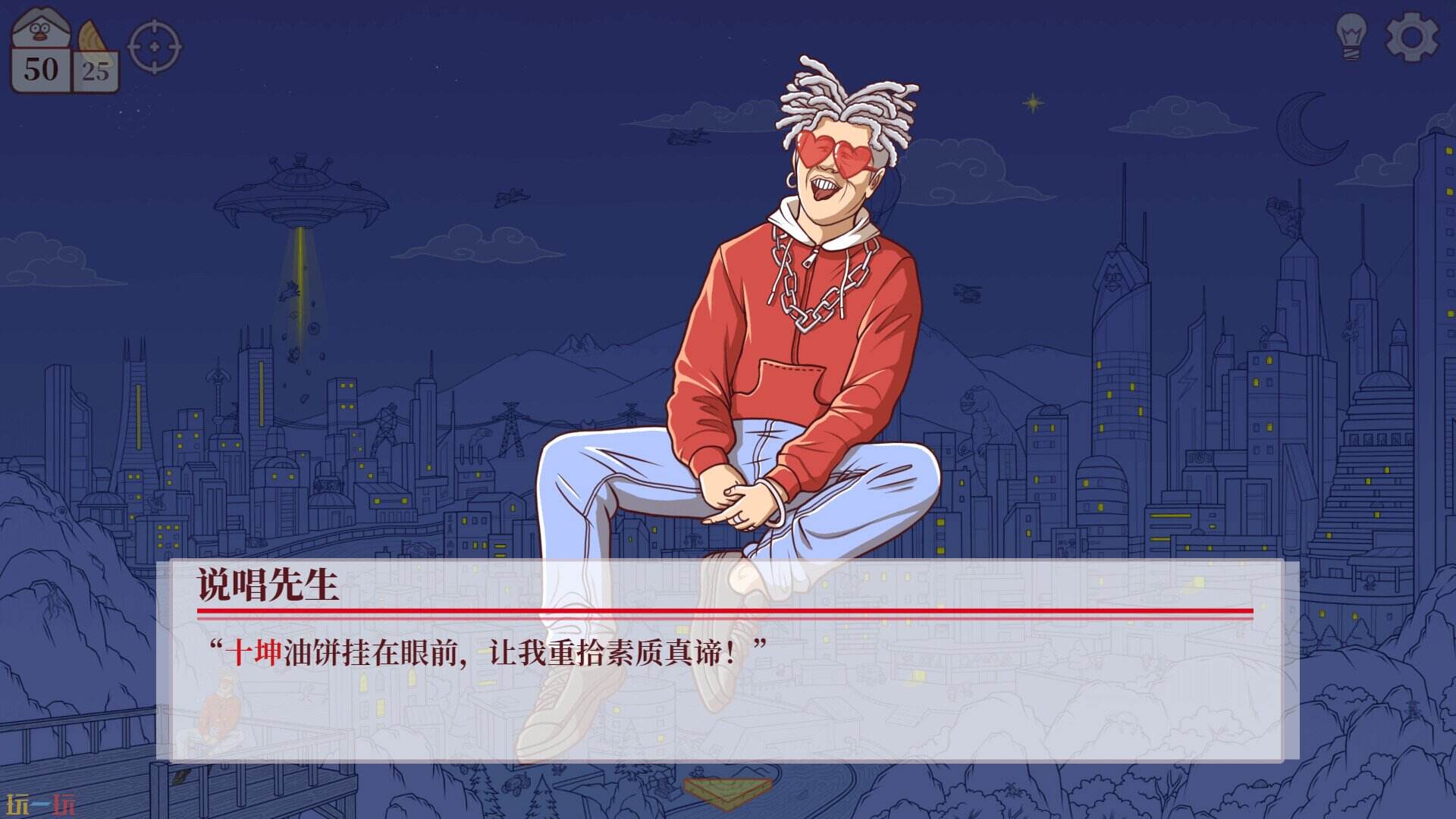
Task: Select the rapper's heart-shaped sunglasses
Action: click(830, 152)
